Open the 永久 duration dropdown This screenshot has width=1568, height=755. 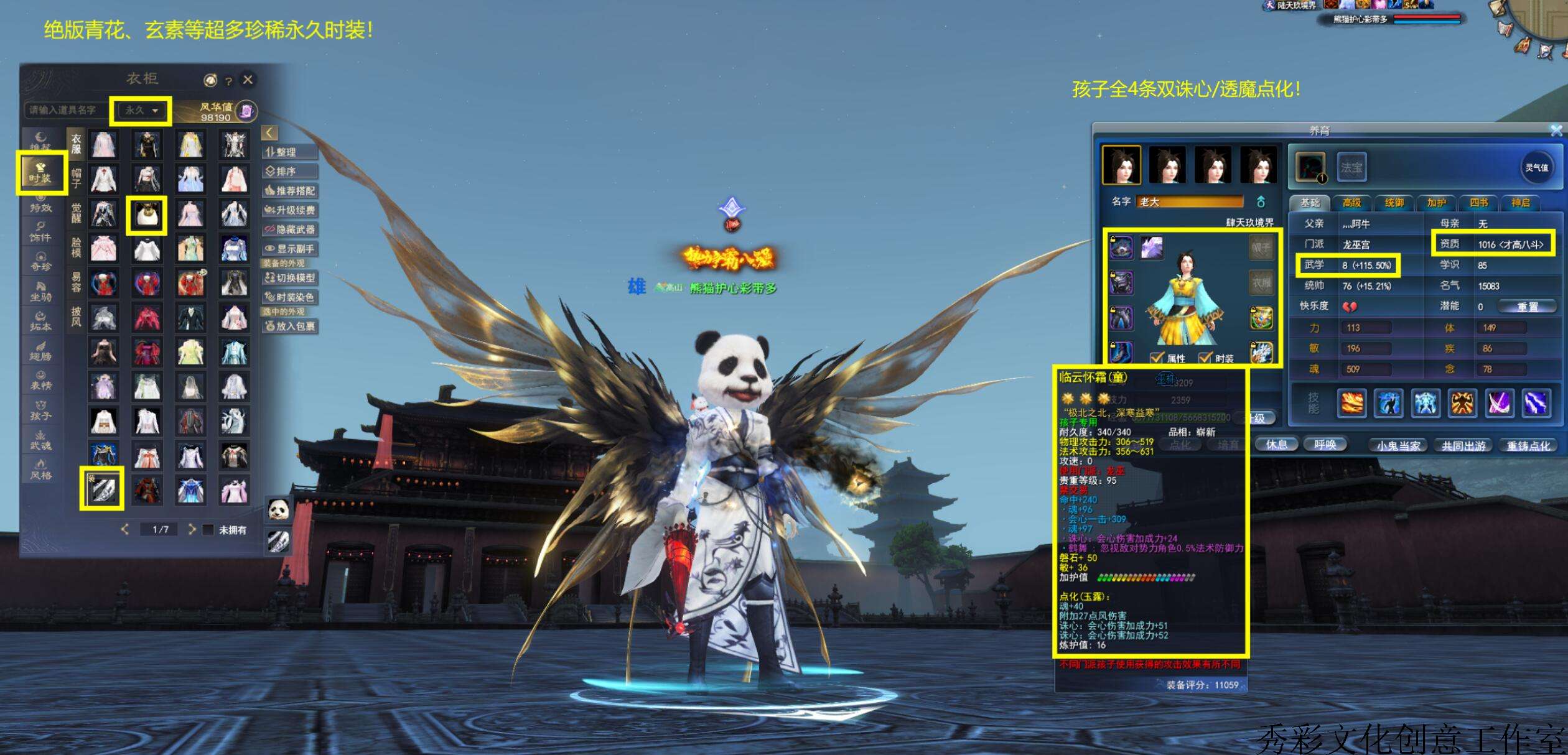141,111
